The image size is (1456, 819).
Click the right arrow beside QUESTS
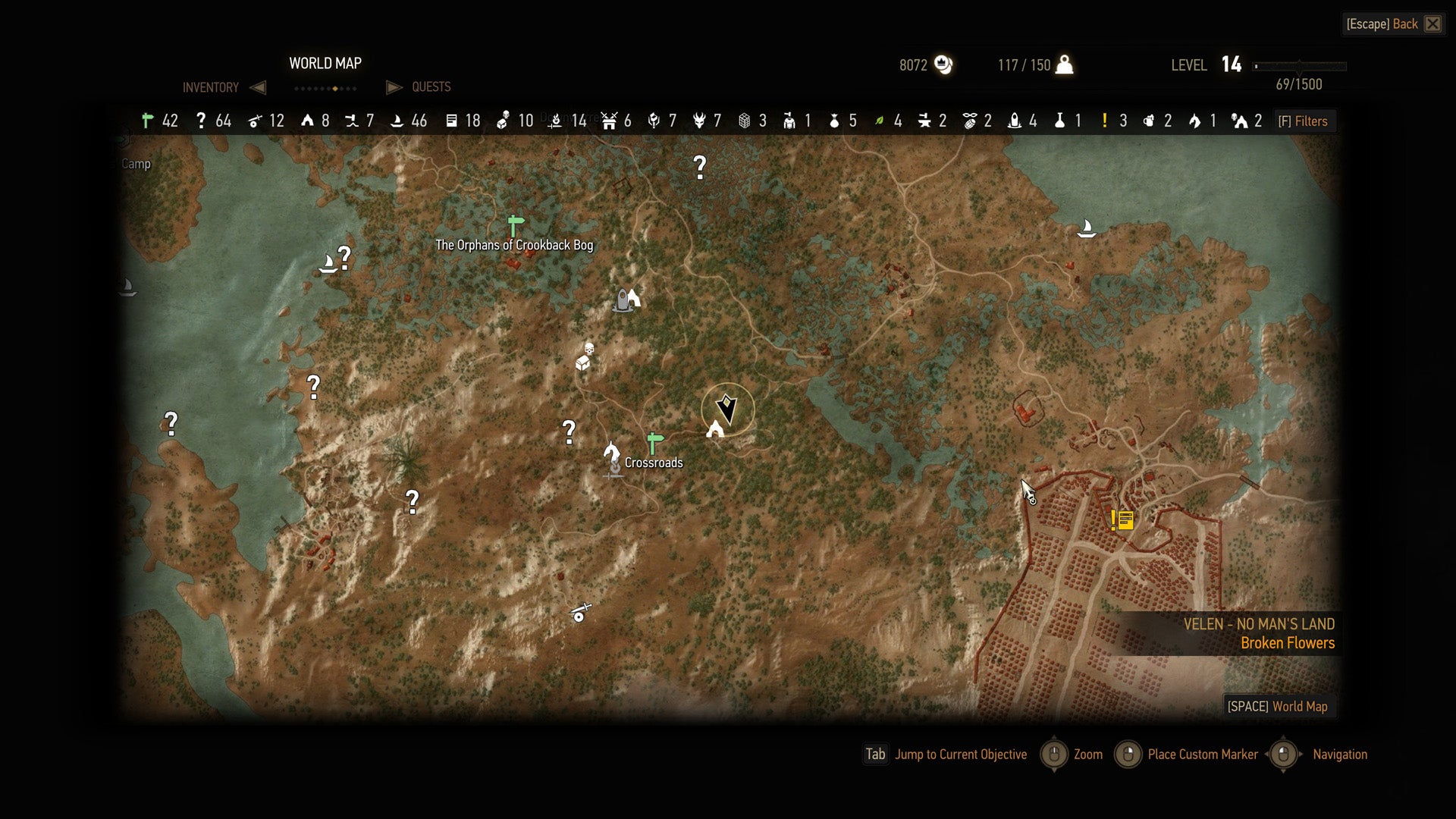[394, 87]
